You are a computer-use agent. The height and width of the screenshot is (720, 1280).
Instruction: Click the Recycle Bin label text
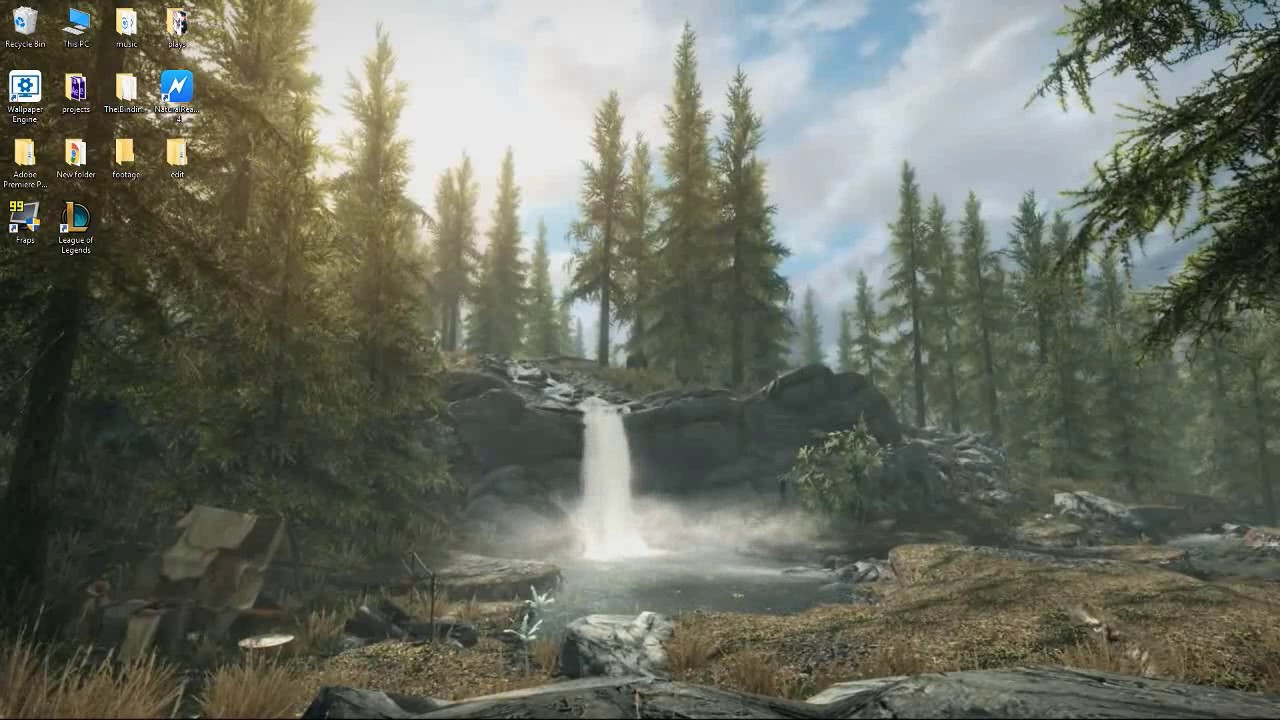click(24, 43)
